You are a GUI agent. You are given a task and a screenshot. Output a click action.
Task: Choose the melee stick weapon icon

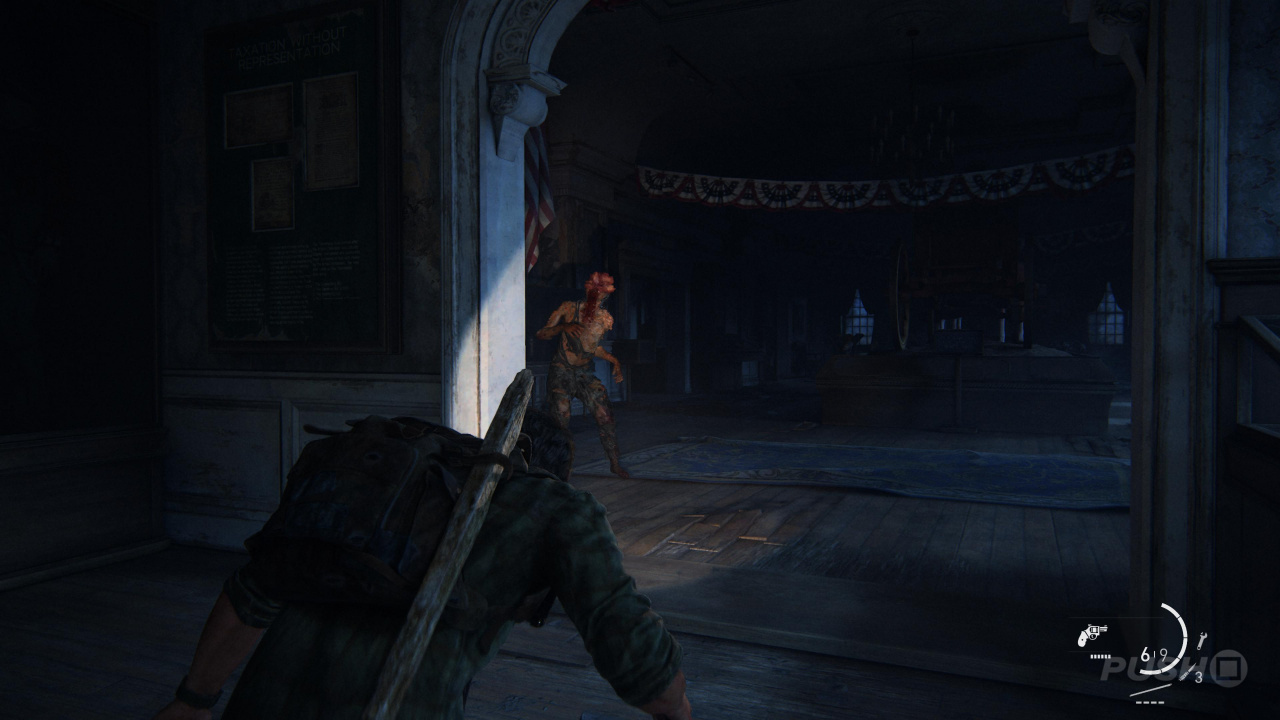pos(1150,689)
